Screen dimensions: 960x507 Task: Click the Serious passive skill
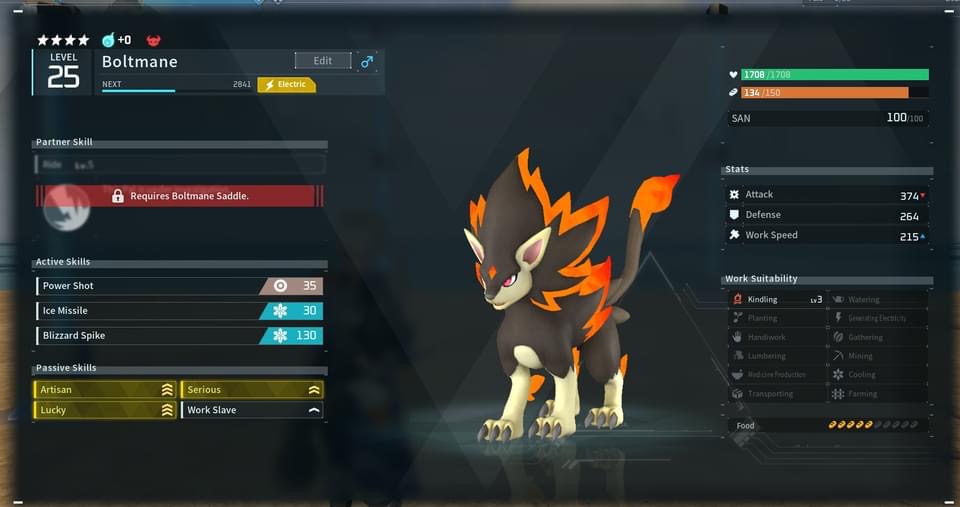(x=252, y=390)
